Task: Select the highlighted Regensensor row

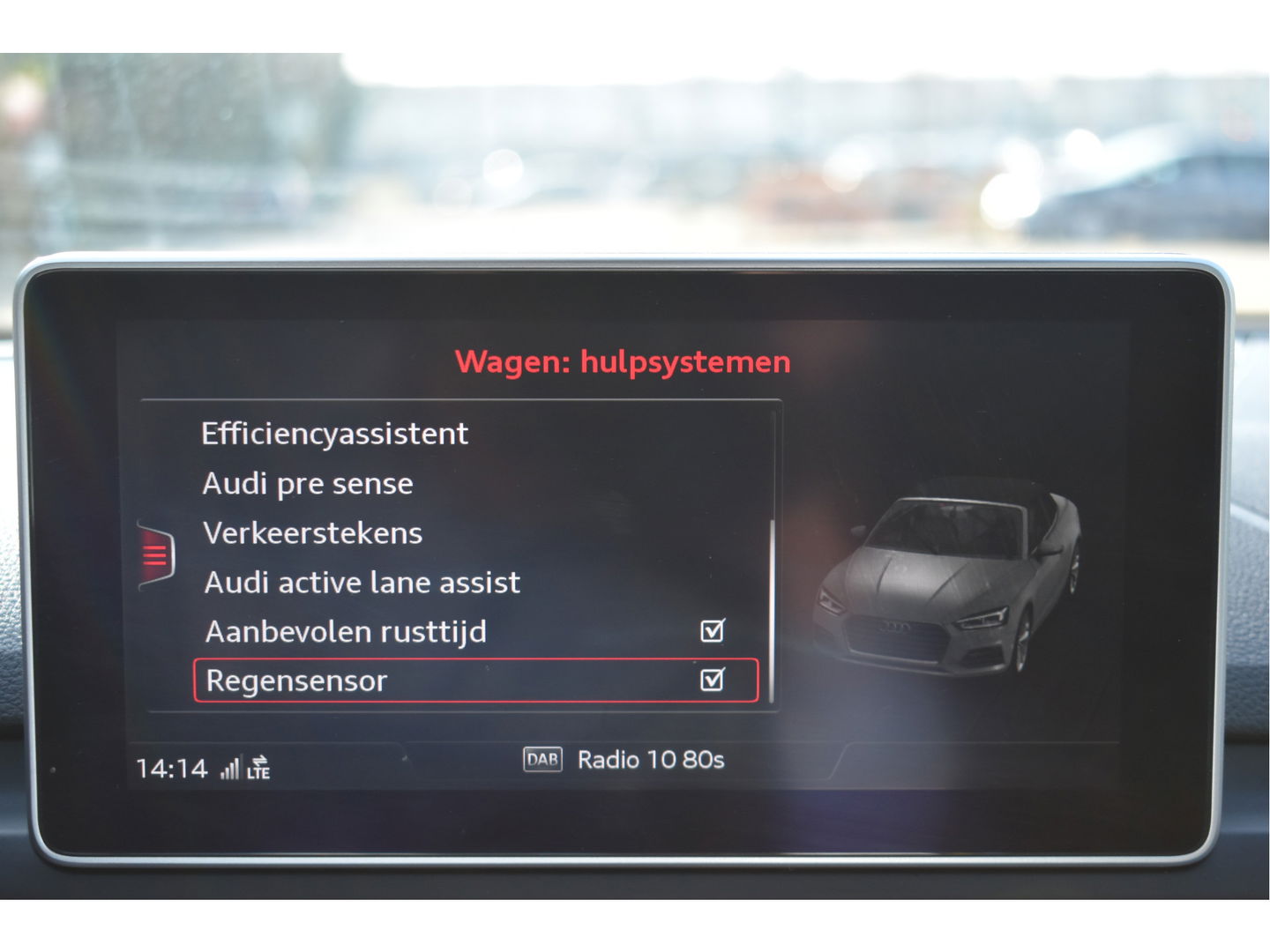Action: pyautogui.click(x=298, y=680)
